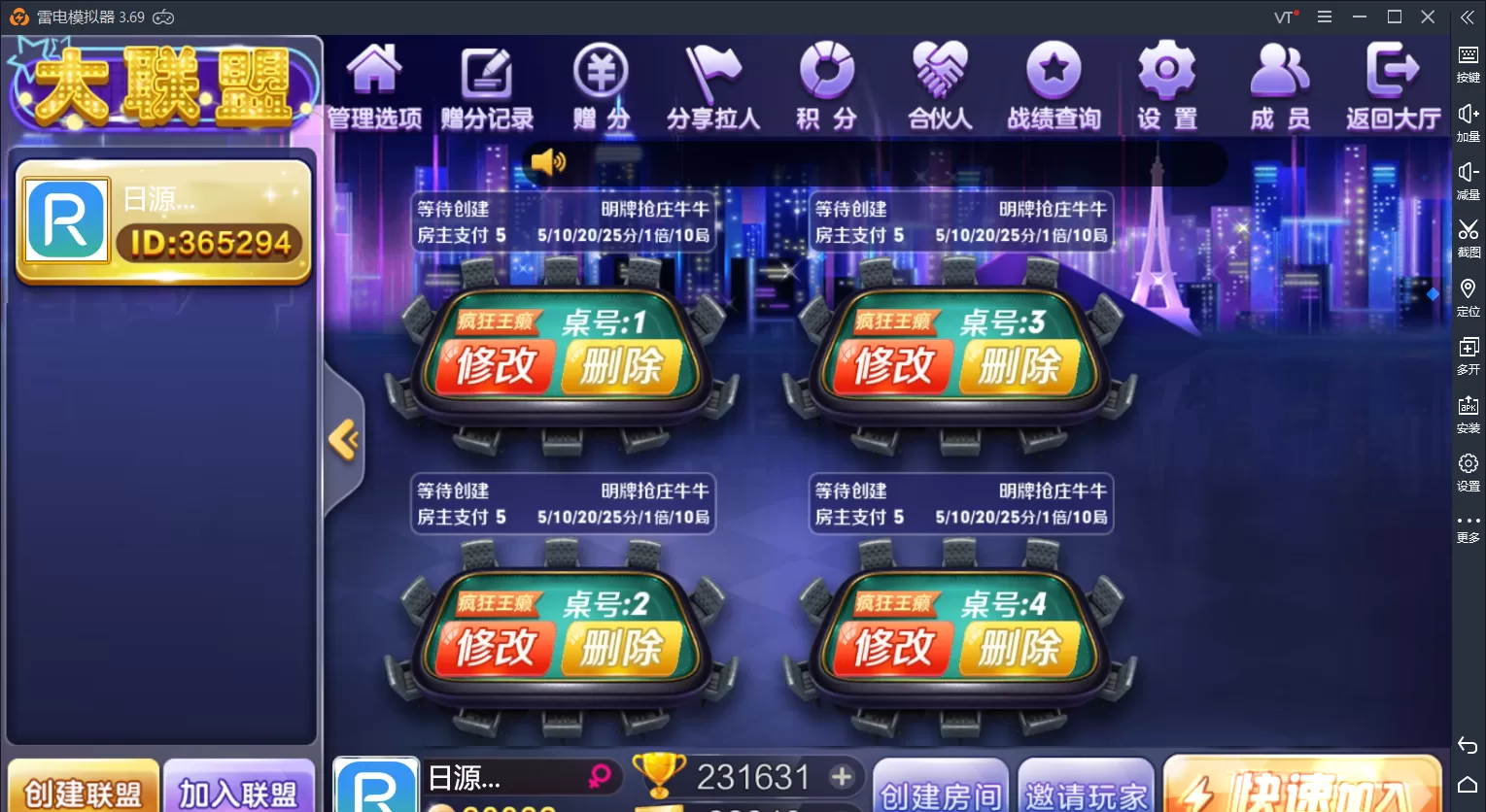Mute the announcement speaker icon

tap(550, 162)
